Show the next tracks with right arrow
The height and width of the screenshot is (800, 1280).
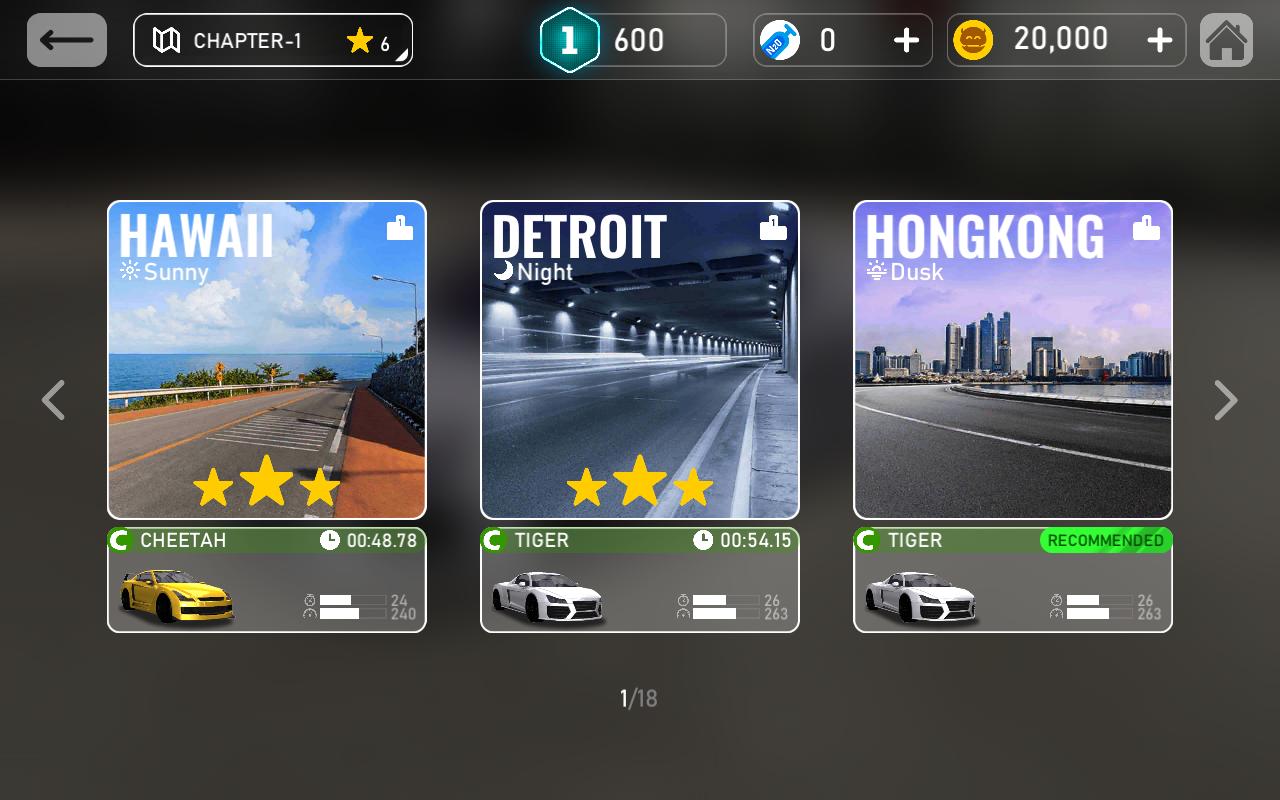(x=1225, y=400)
